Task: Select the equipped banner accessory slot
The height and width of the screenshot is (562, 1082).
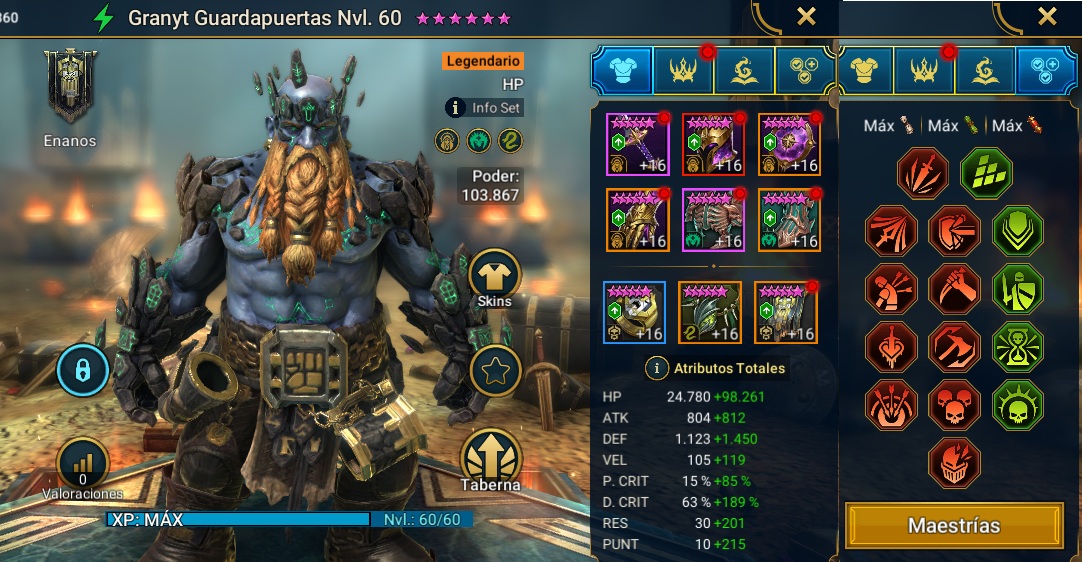Action: [785, 313]
